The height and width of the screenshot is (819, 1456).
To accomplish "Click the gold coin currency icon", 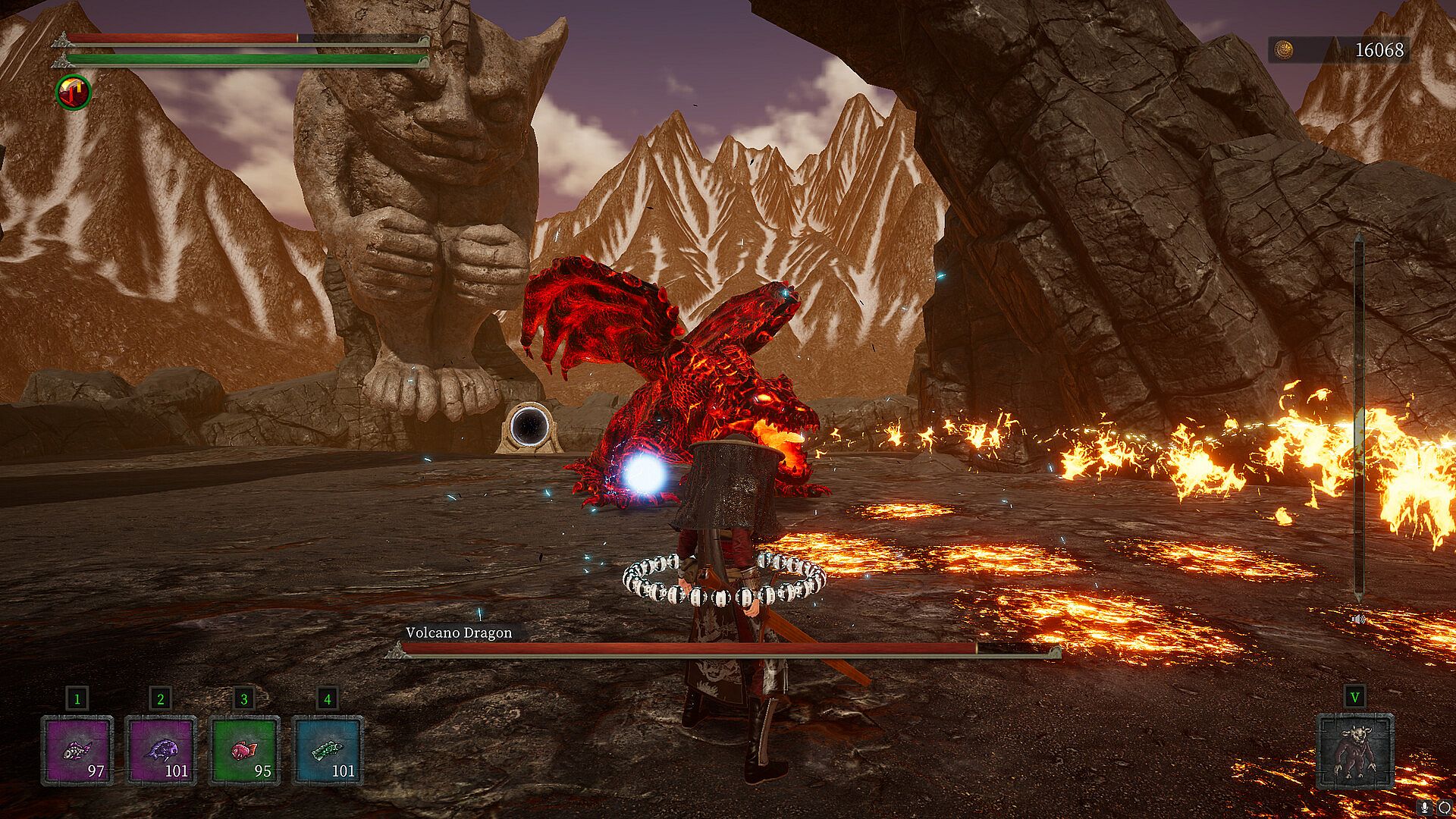I will tap(1283, 50).
